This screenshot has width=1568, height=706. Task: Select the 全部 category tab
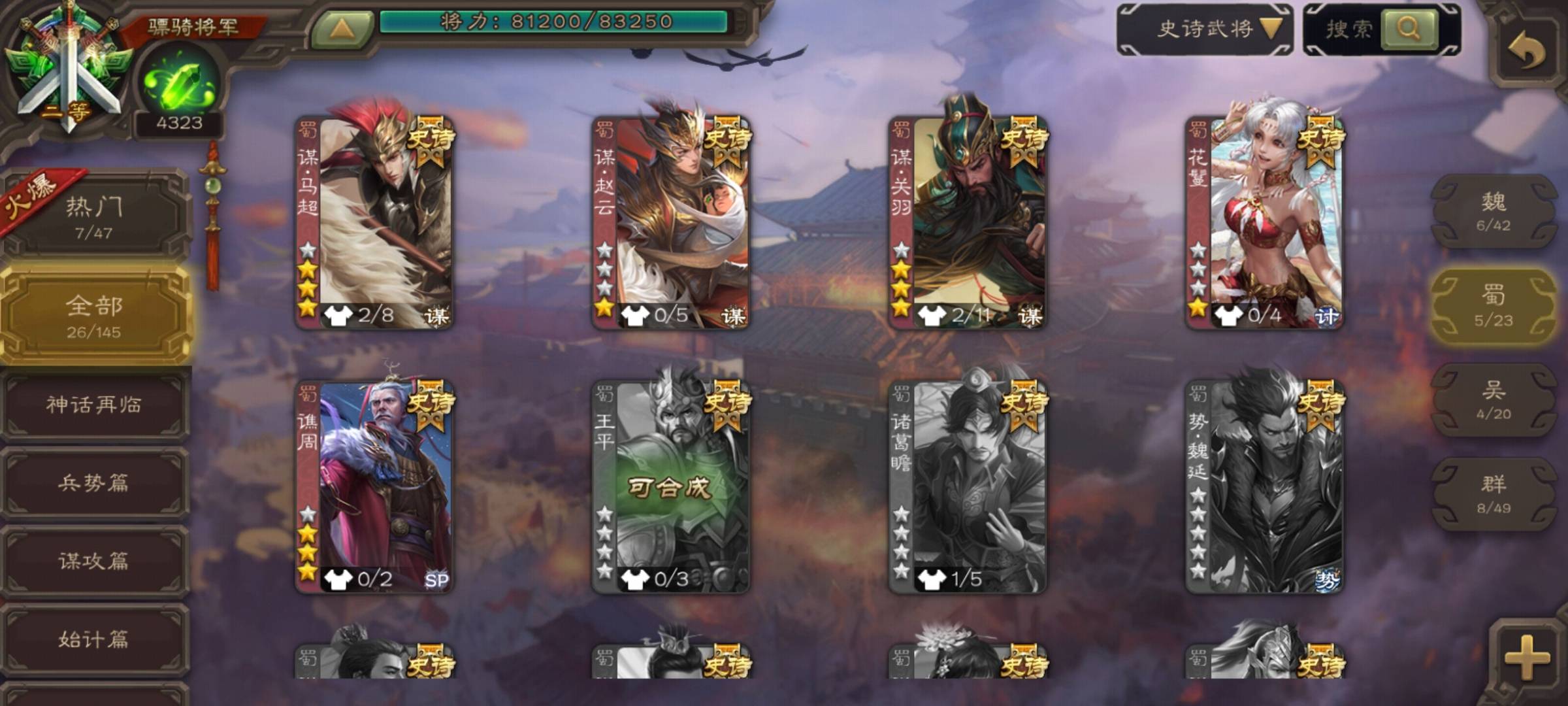point(94,316)
